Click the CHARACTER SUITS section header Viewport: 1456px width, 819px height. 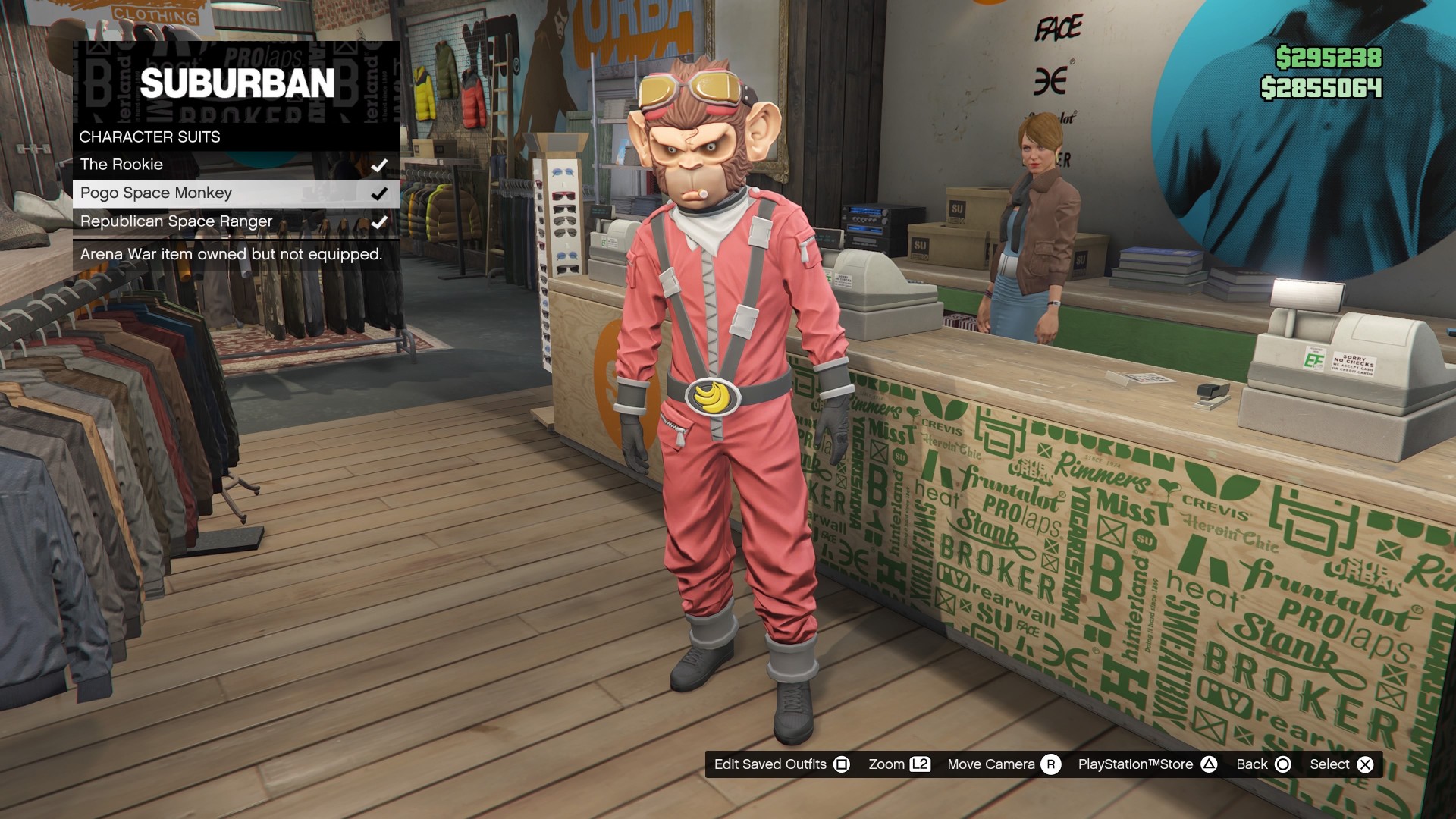tap(149, 137)
